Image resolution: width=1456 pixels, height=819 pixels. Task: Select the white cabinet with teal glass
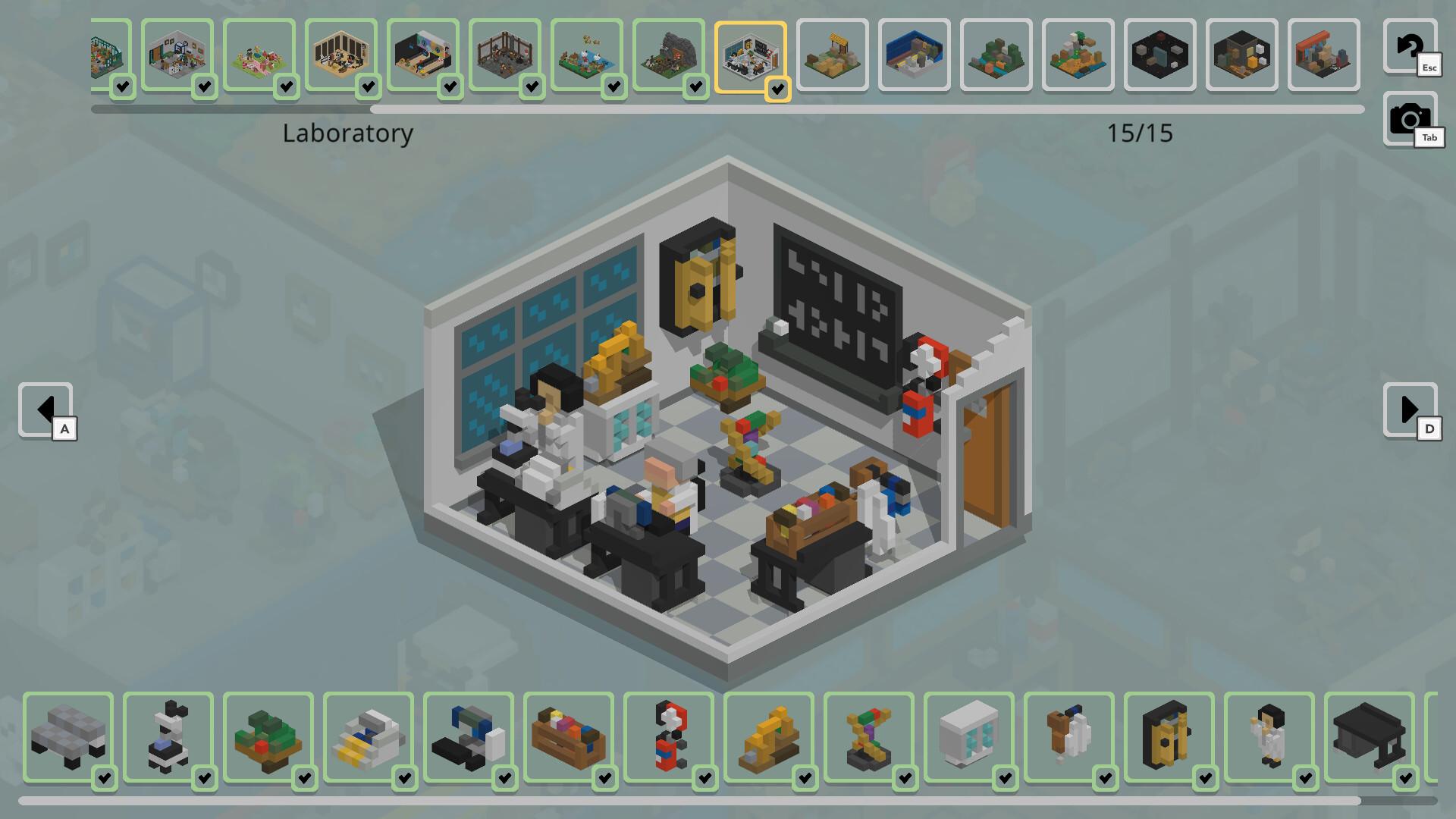968,736
